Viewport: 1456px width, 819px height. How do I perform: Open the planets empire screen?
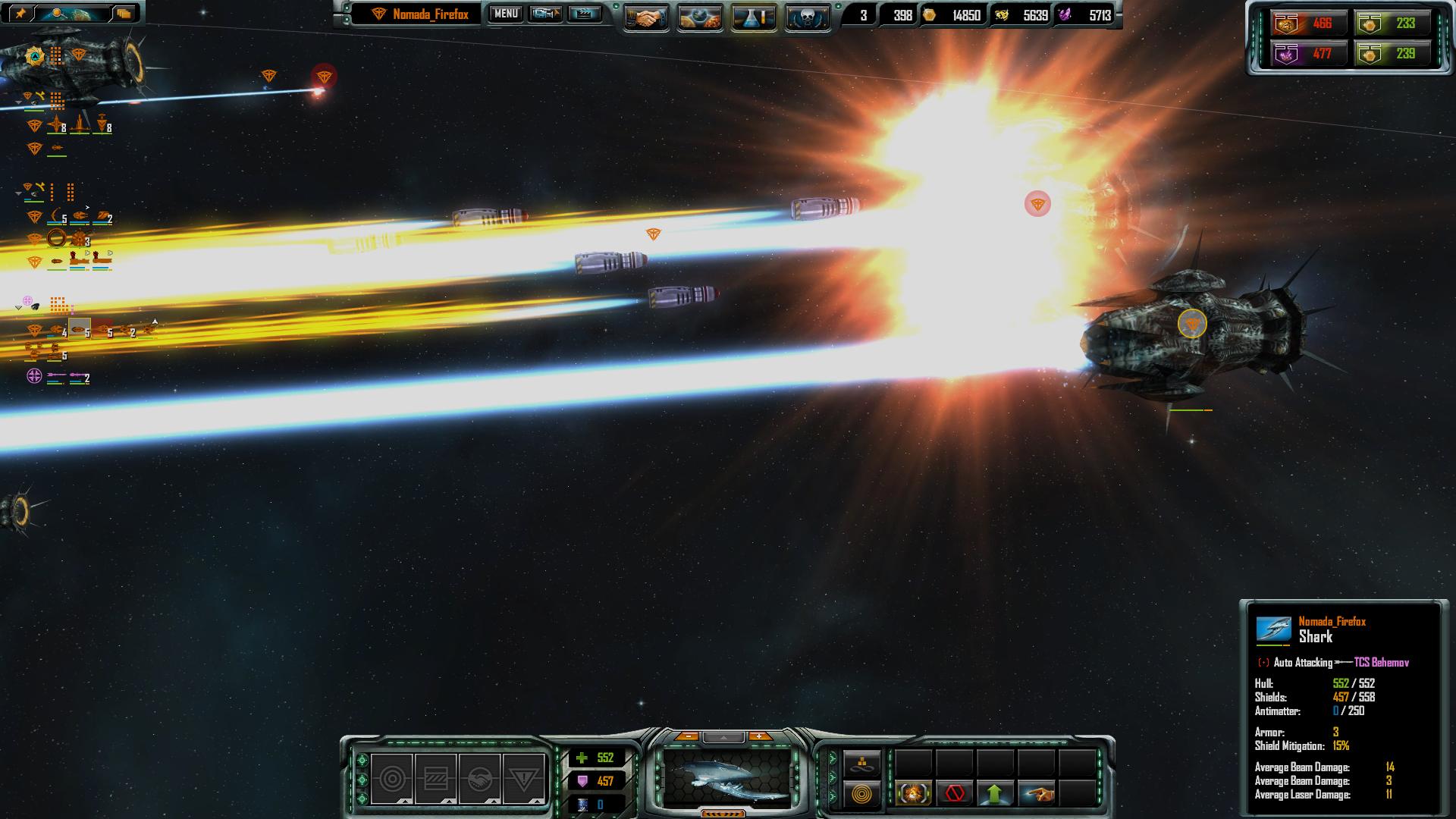[x=700, y=17]
